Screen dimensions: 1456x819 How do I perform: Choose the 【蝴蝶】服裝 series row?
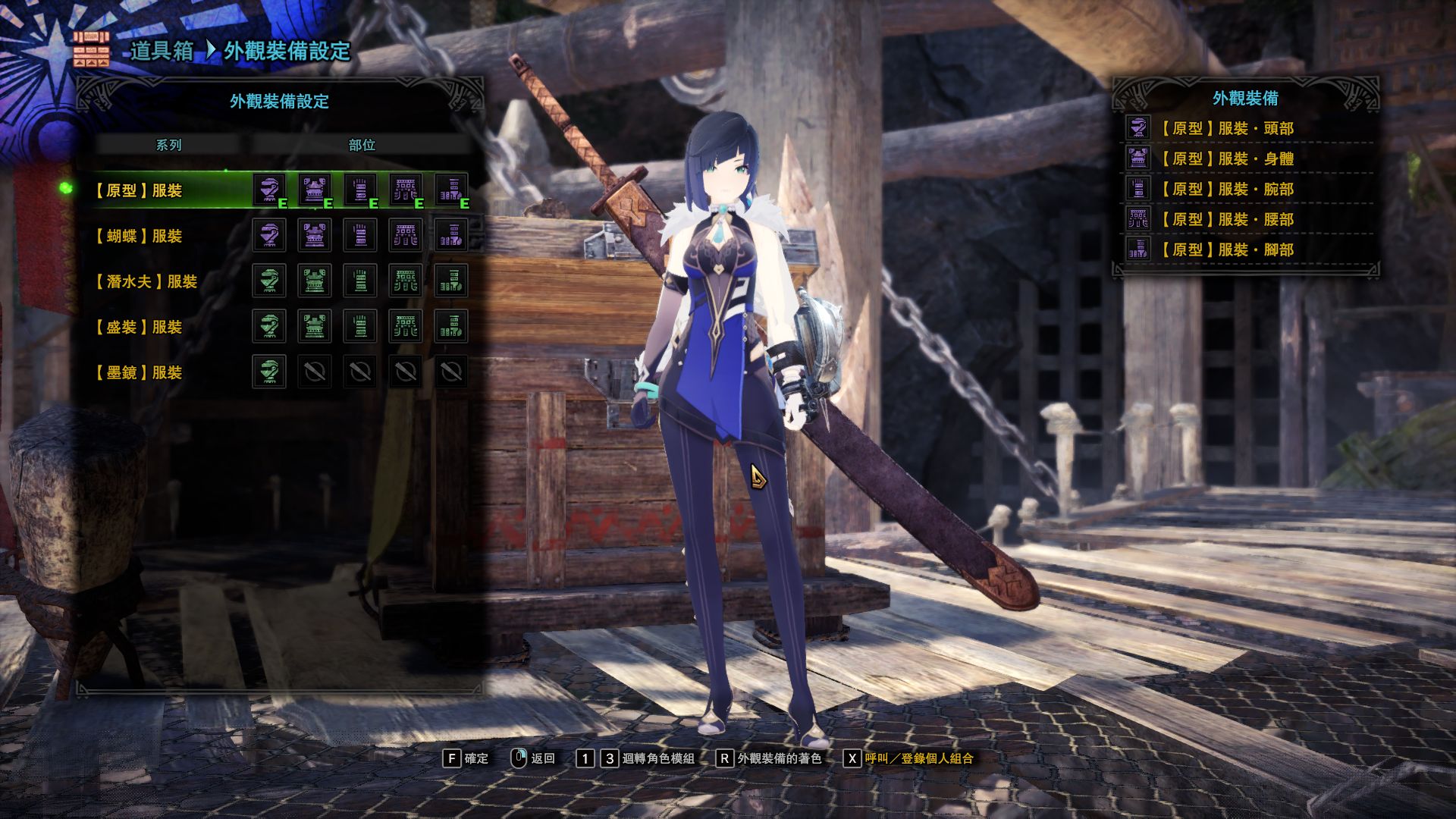tap(137, 236)
